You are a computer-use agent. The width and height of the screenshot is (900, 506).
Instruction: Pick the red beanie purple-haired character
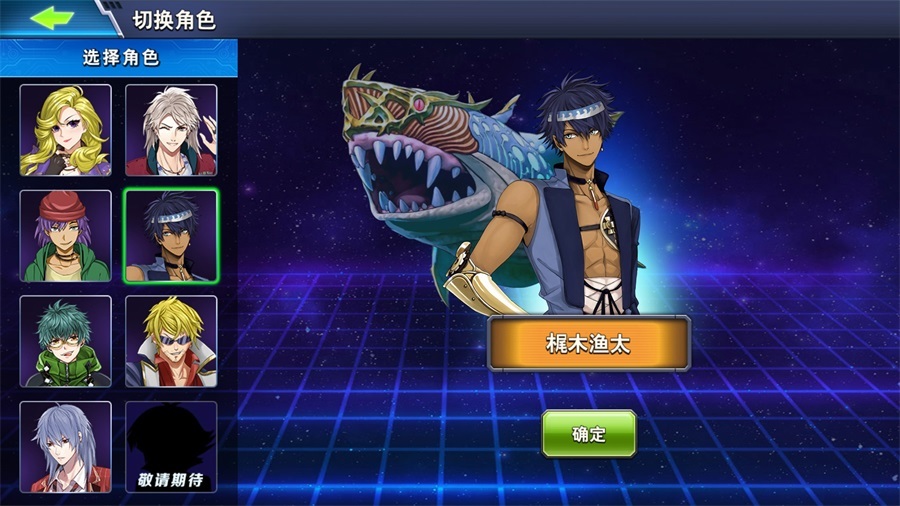tap(66, 236)
